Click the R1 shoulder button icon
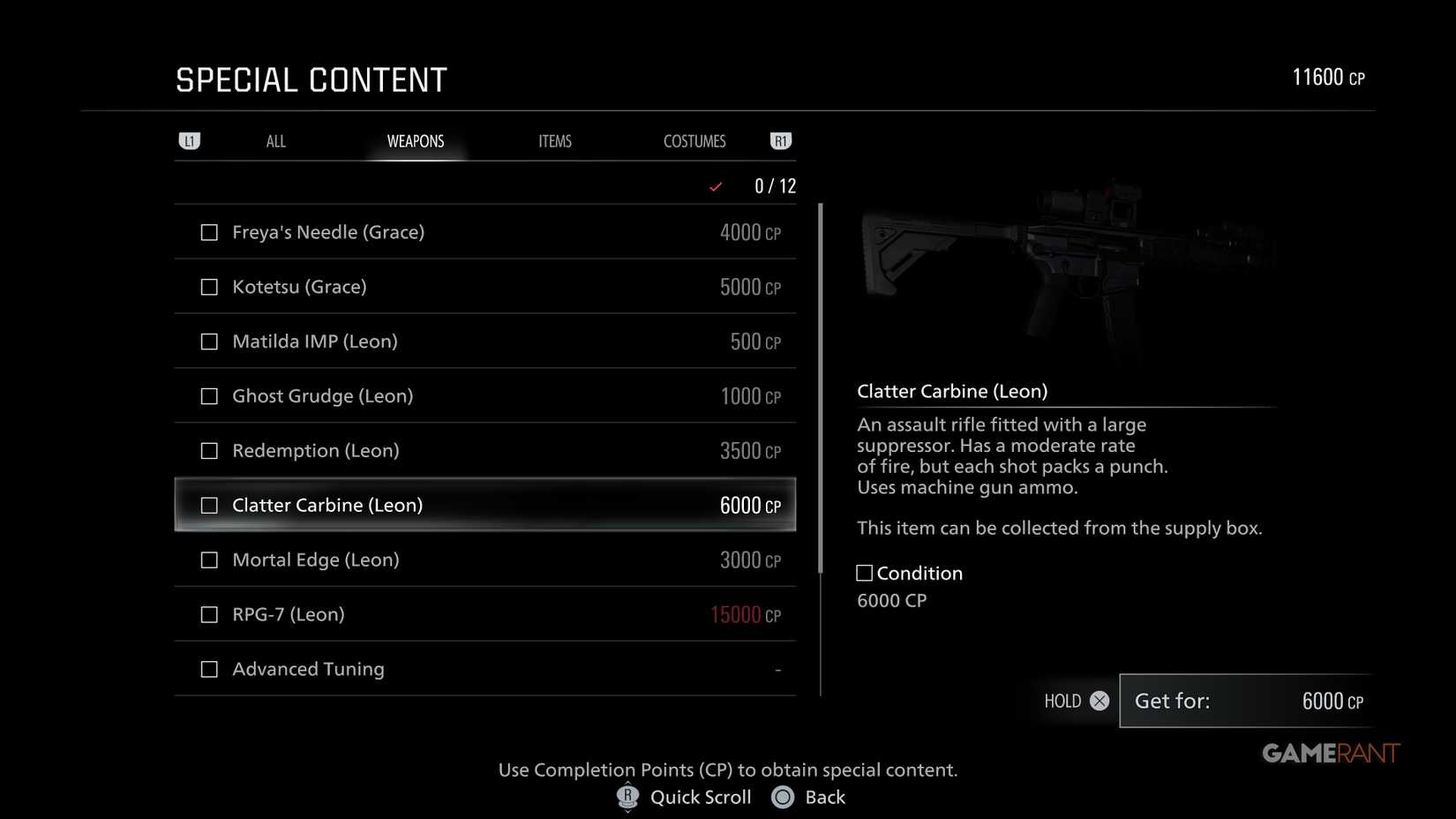 (x=780, y=140)
